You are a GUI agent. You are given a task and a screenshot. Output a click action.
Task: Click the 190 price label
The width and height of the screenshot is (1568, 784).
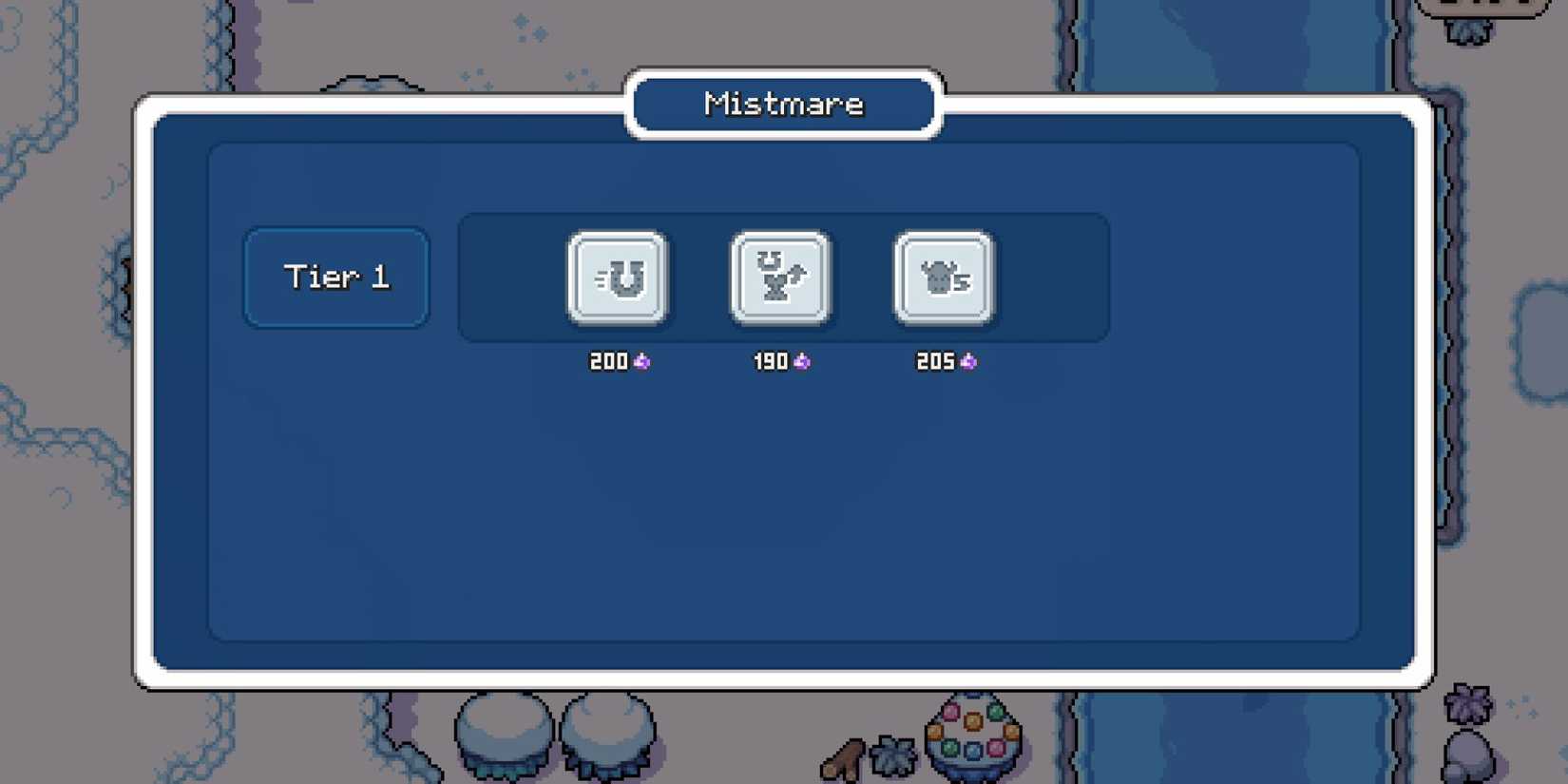770,361
